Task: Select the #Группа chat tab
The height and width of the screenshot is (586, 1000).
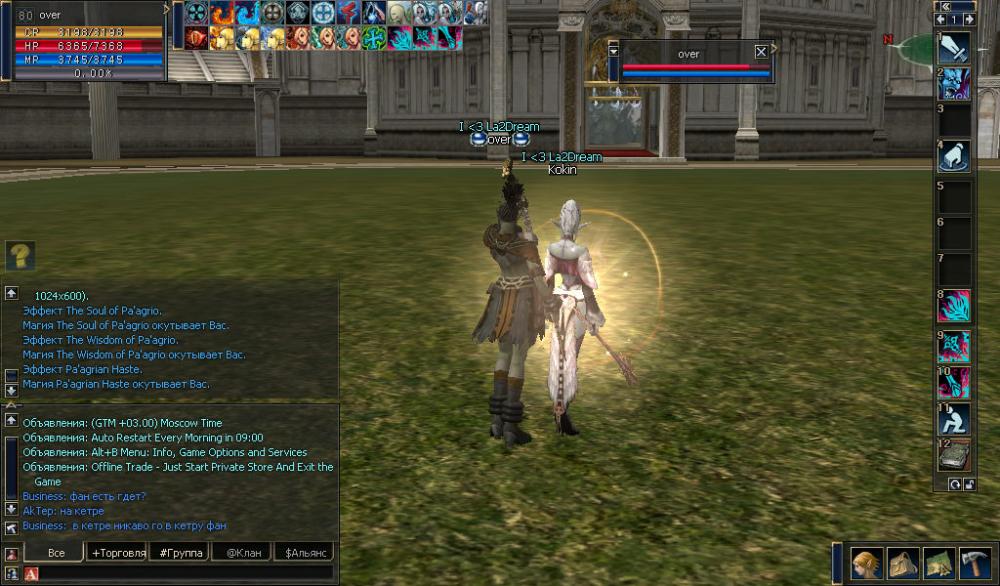Action: point(180,552)
